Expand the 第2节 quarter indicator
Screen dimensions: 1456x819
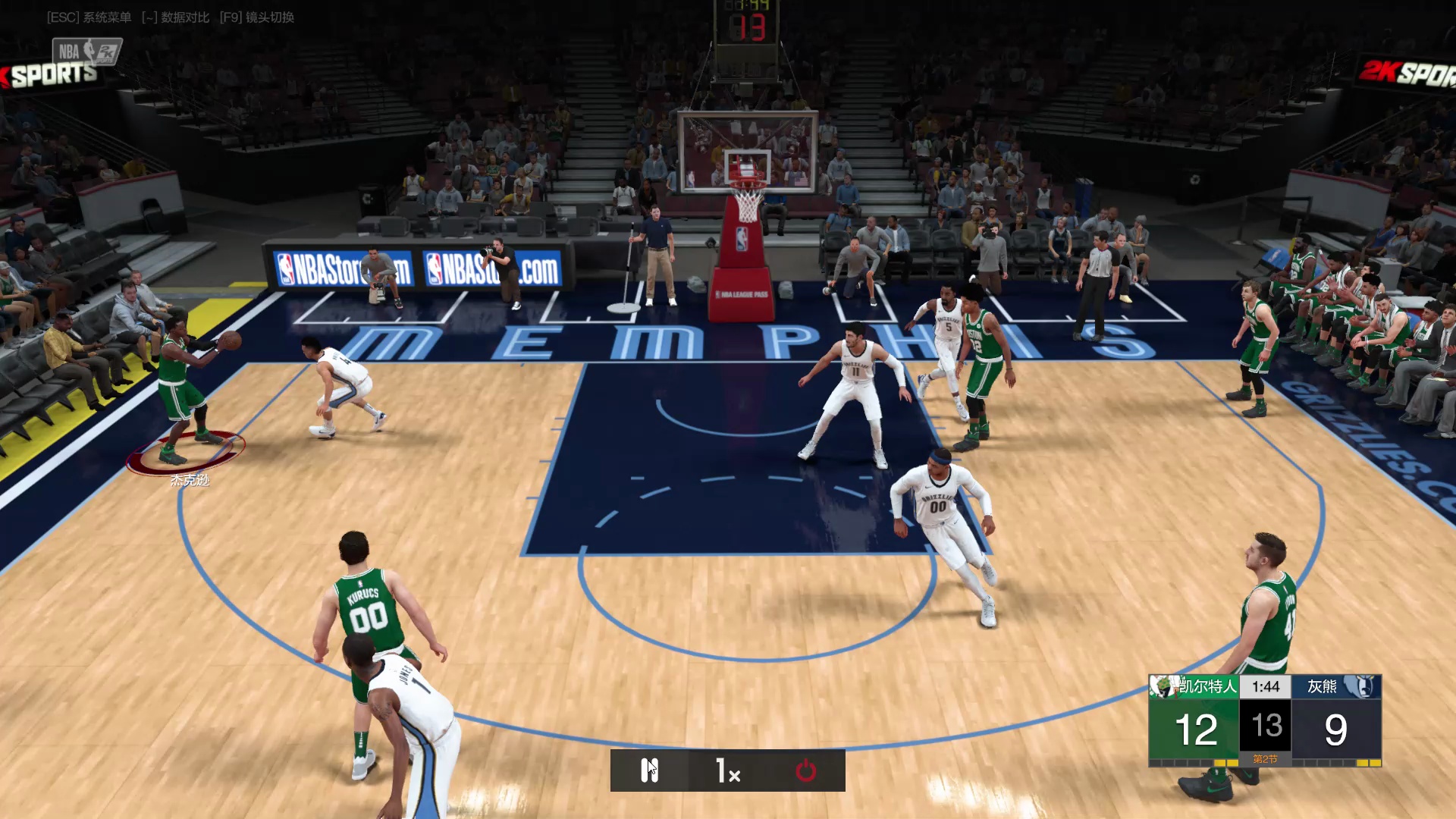pos(1266,757)
